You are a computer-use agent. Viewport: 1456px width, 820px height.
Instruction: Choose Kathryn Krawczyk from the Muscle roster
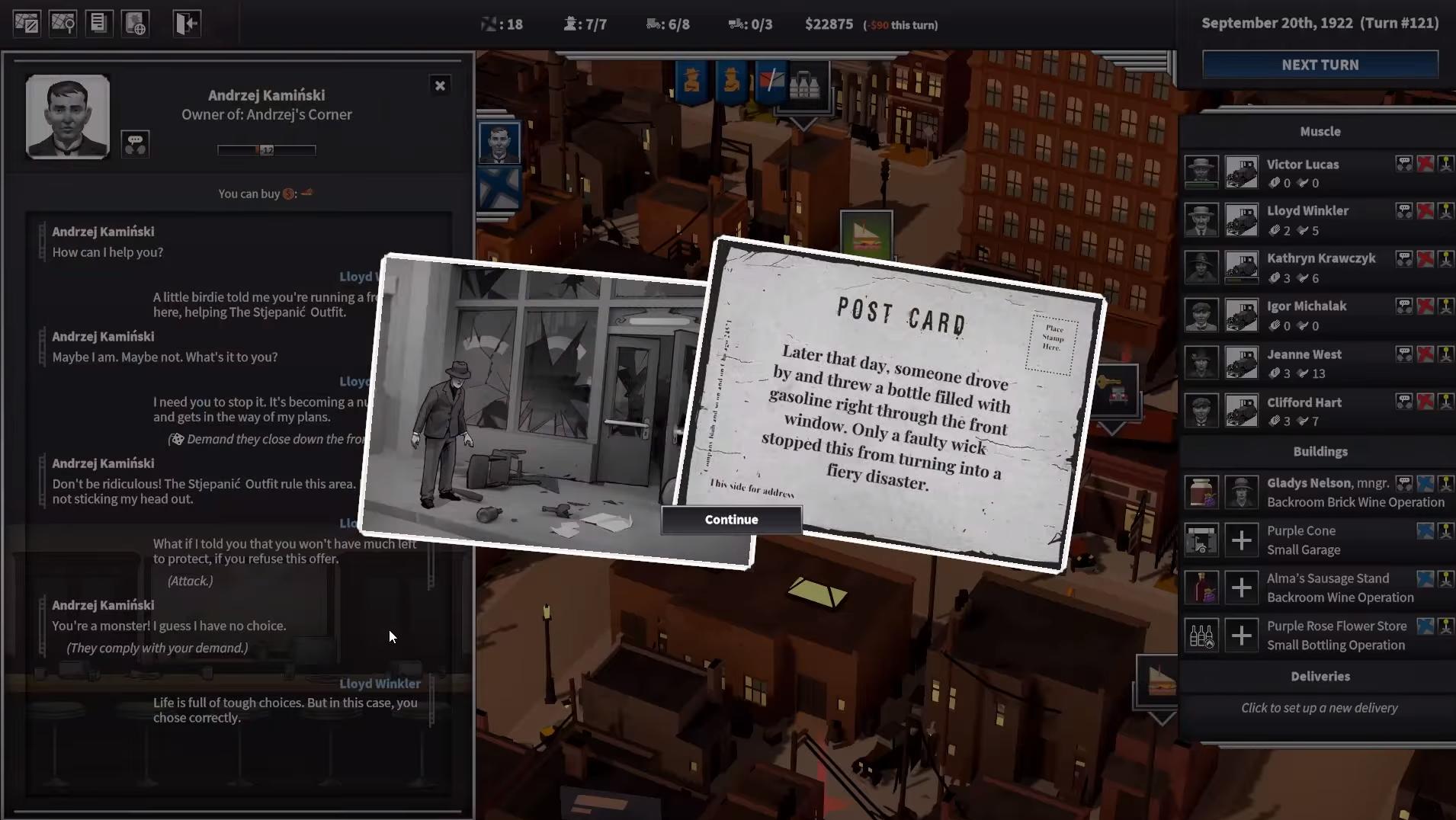1320,258
